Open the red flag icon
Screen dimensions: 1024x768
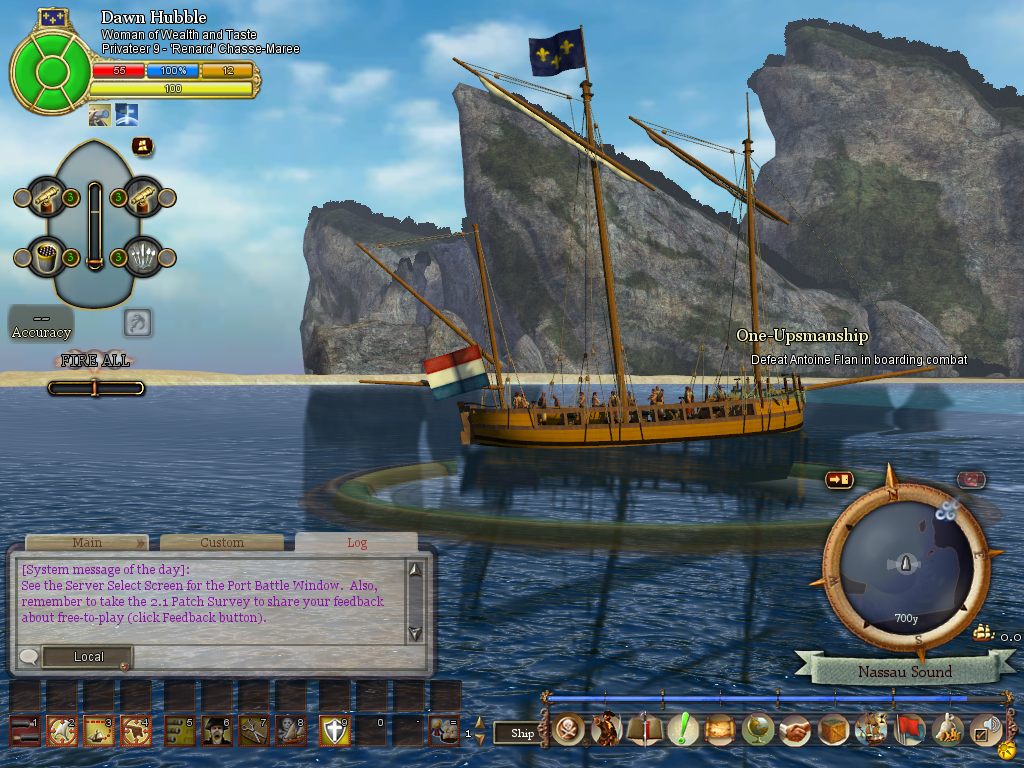pyautogui.click(x=909, y=730)
